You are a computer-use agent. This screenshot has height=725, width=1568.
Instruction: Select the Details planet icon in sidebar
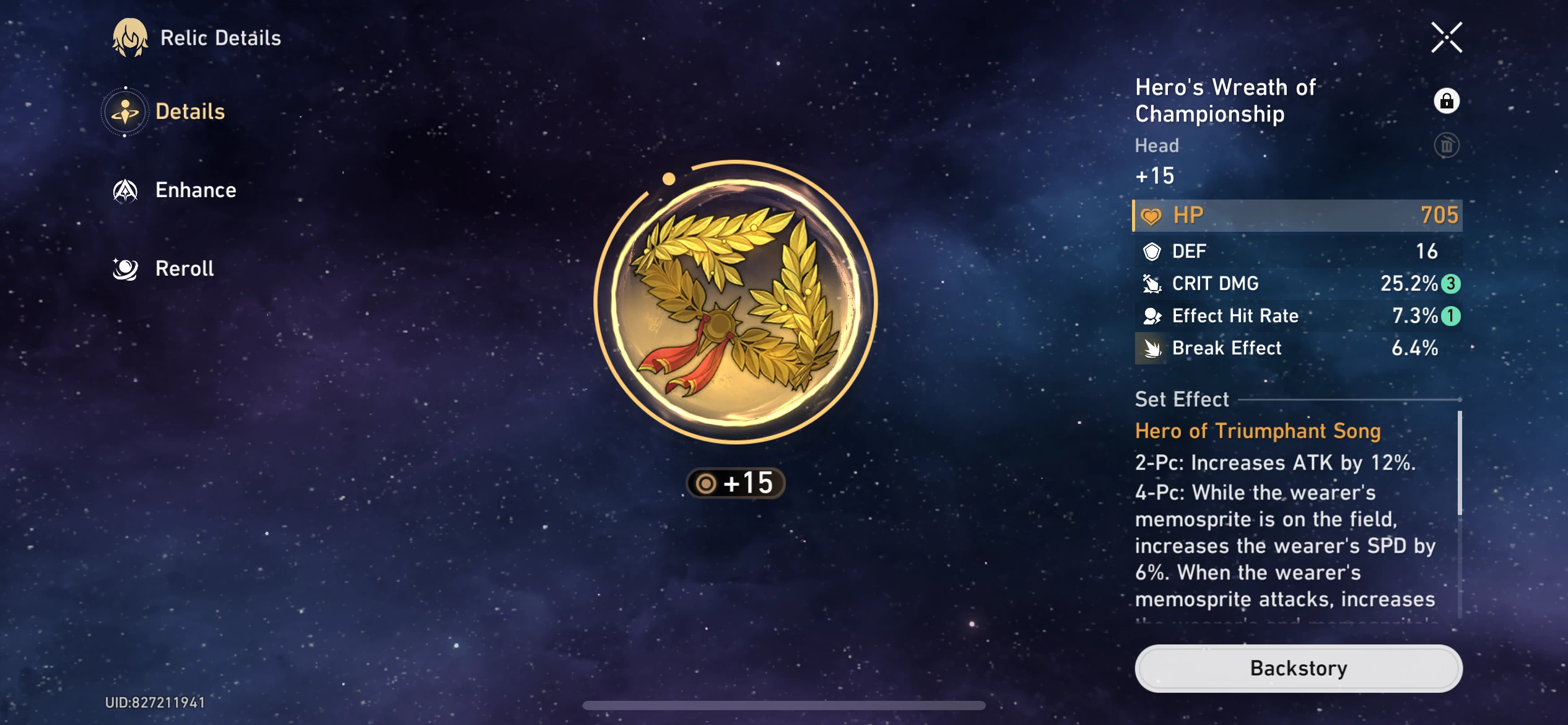(x=126, y=112)
